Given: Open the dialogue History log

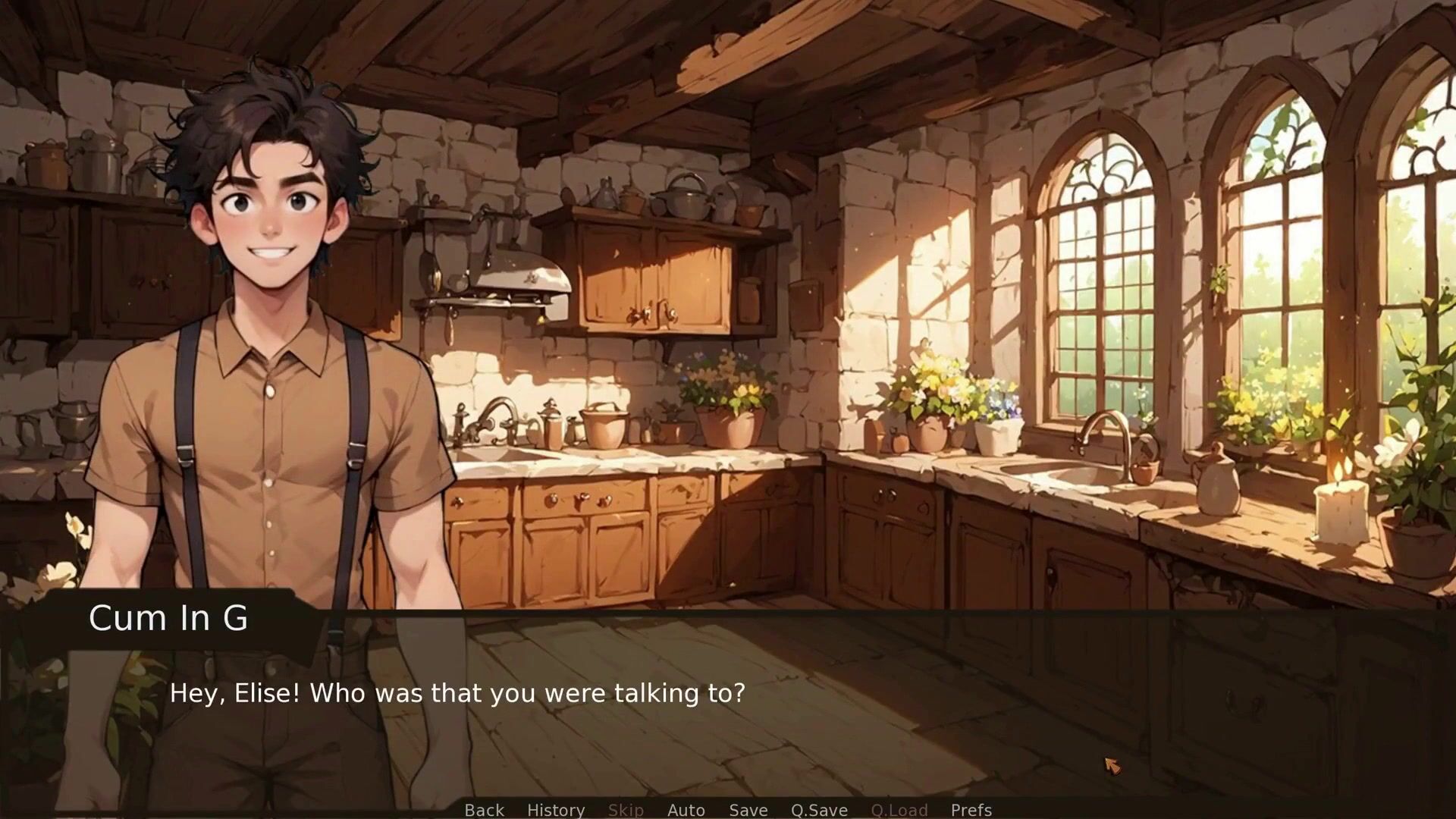Looking at the screenshot, I should 556,810.
